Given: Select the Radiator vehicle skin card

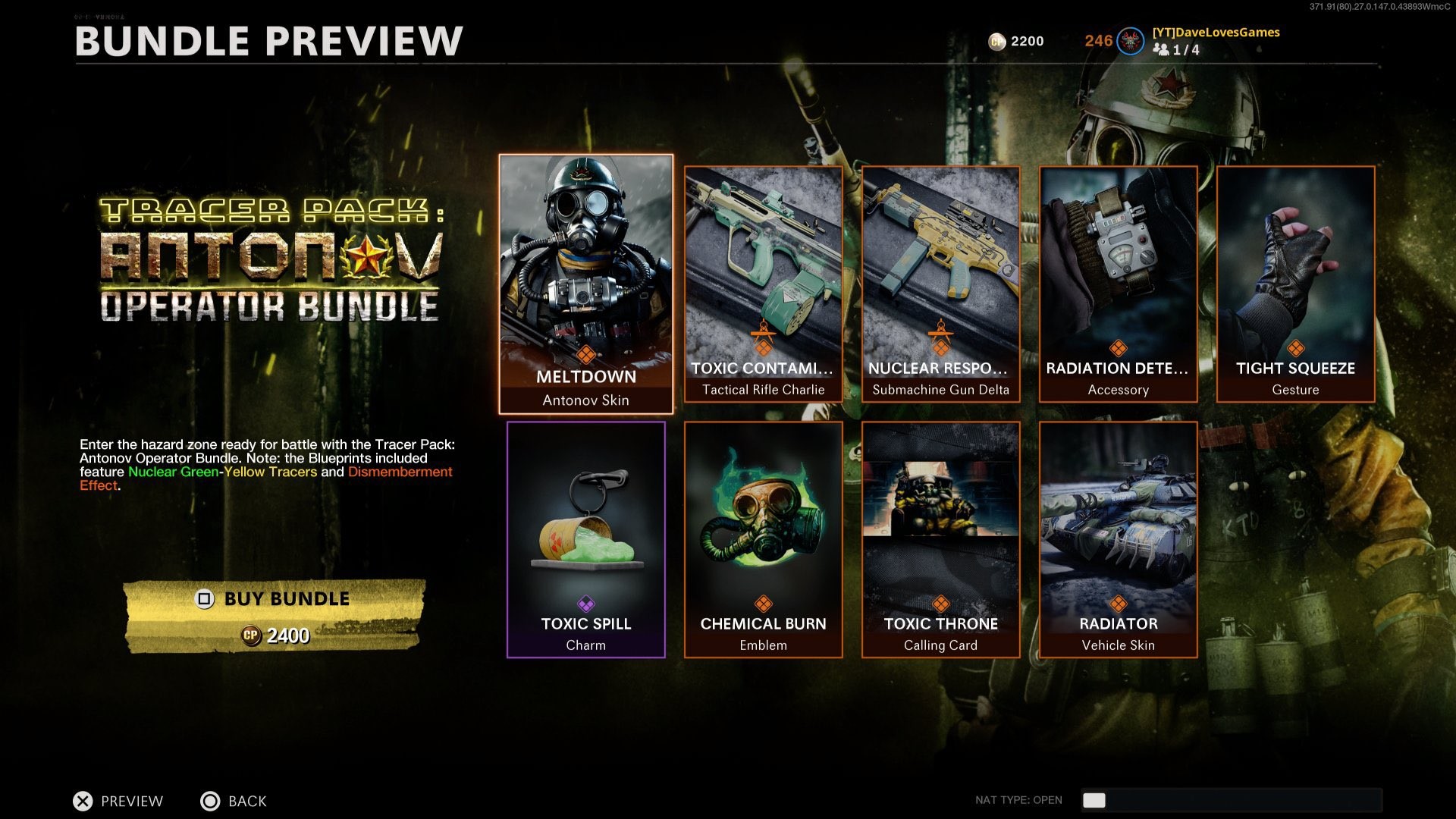Looking at the screenshot, I should pyautogui.click(x=1119, y=535).
